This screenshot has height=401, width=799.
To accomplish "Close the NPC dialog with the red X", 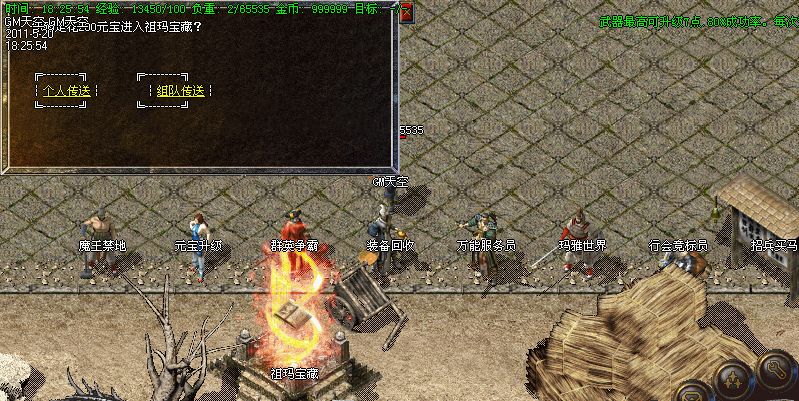I will 407,10.
